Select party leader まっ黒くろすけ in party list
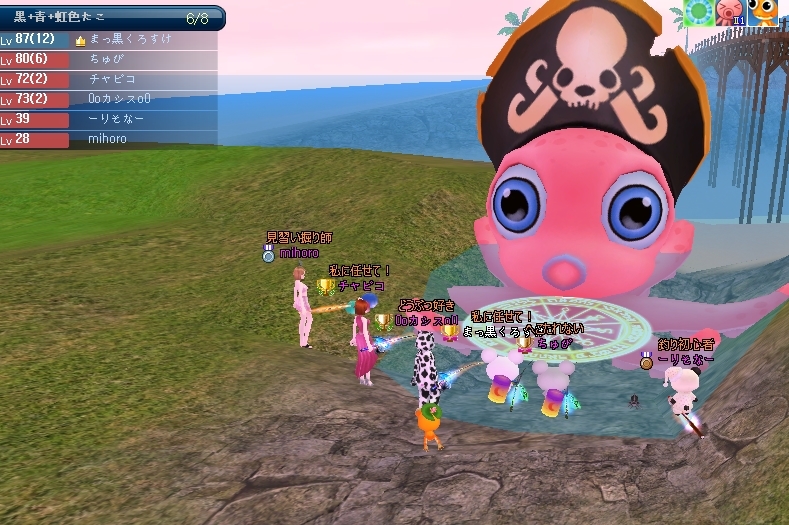The width and height of the screenshot is (789, 525). pyautogui.click(x=130, y=39)
